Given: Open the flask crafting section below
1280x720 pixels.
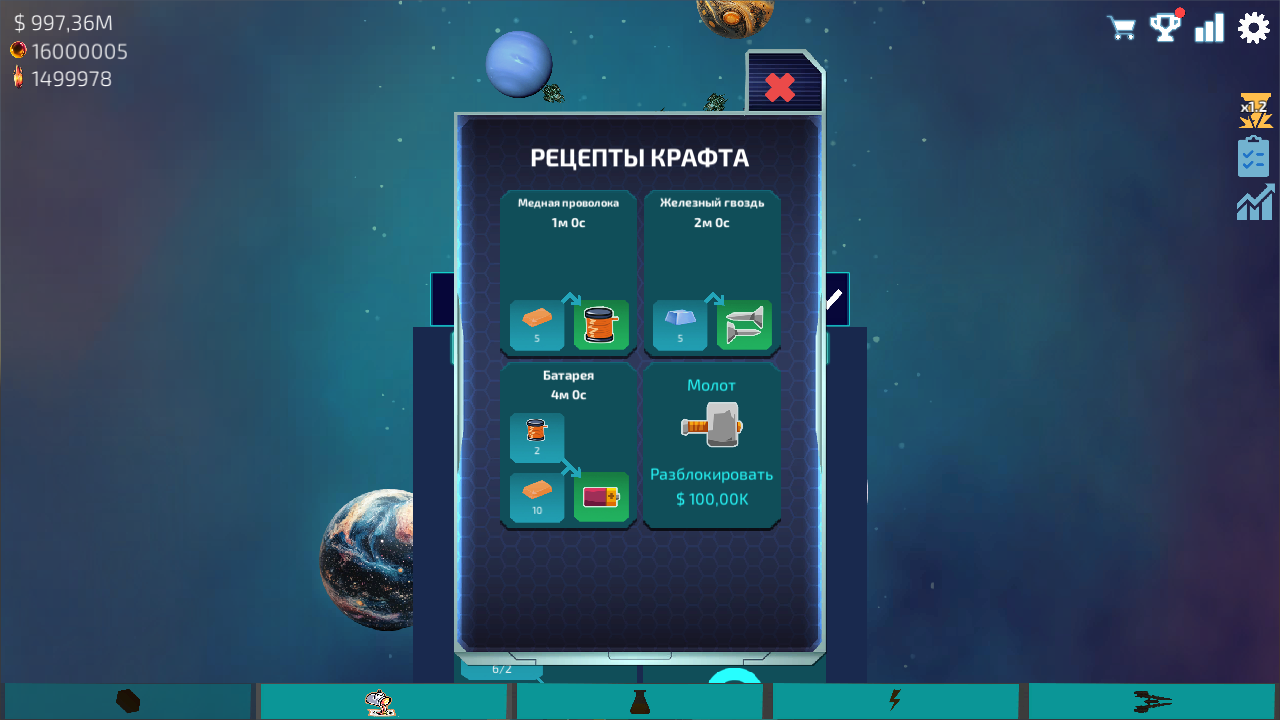Looking at the screenshot, I should coord(639,700).
